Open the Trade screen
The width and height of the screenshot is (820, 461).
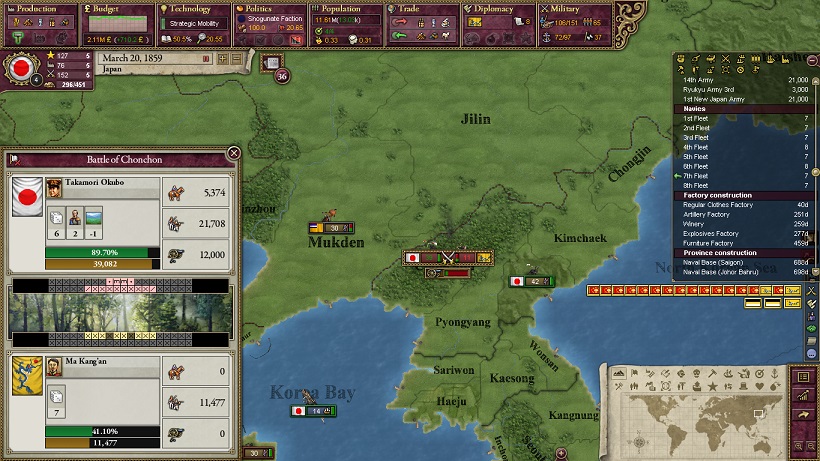coord(422,9)
